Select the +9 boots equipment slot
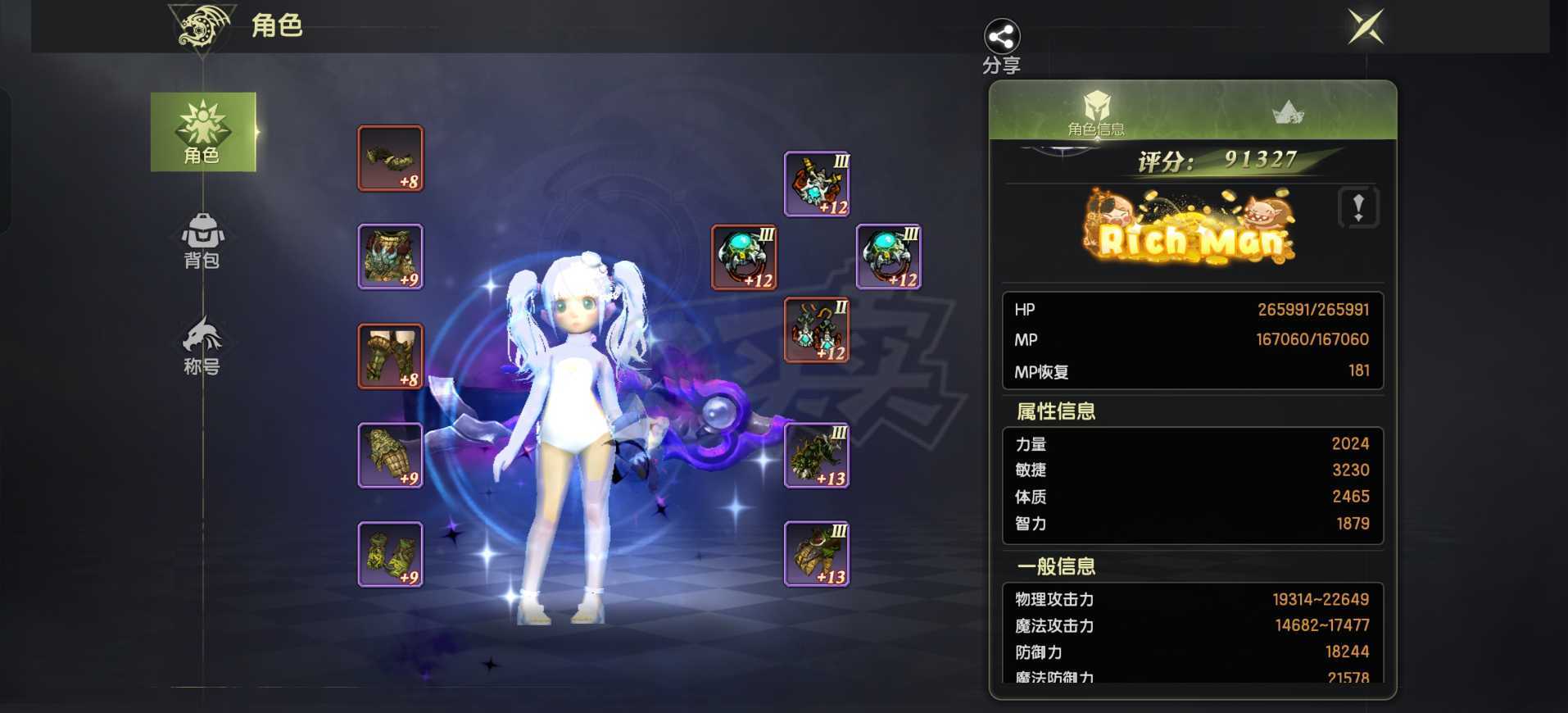The image size is (1568, 713). tap(390, 553)
